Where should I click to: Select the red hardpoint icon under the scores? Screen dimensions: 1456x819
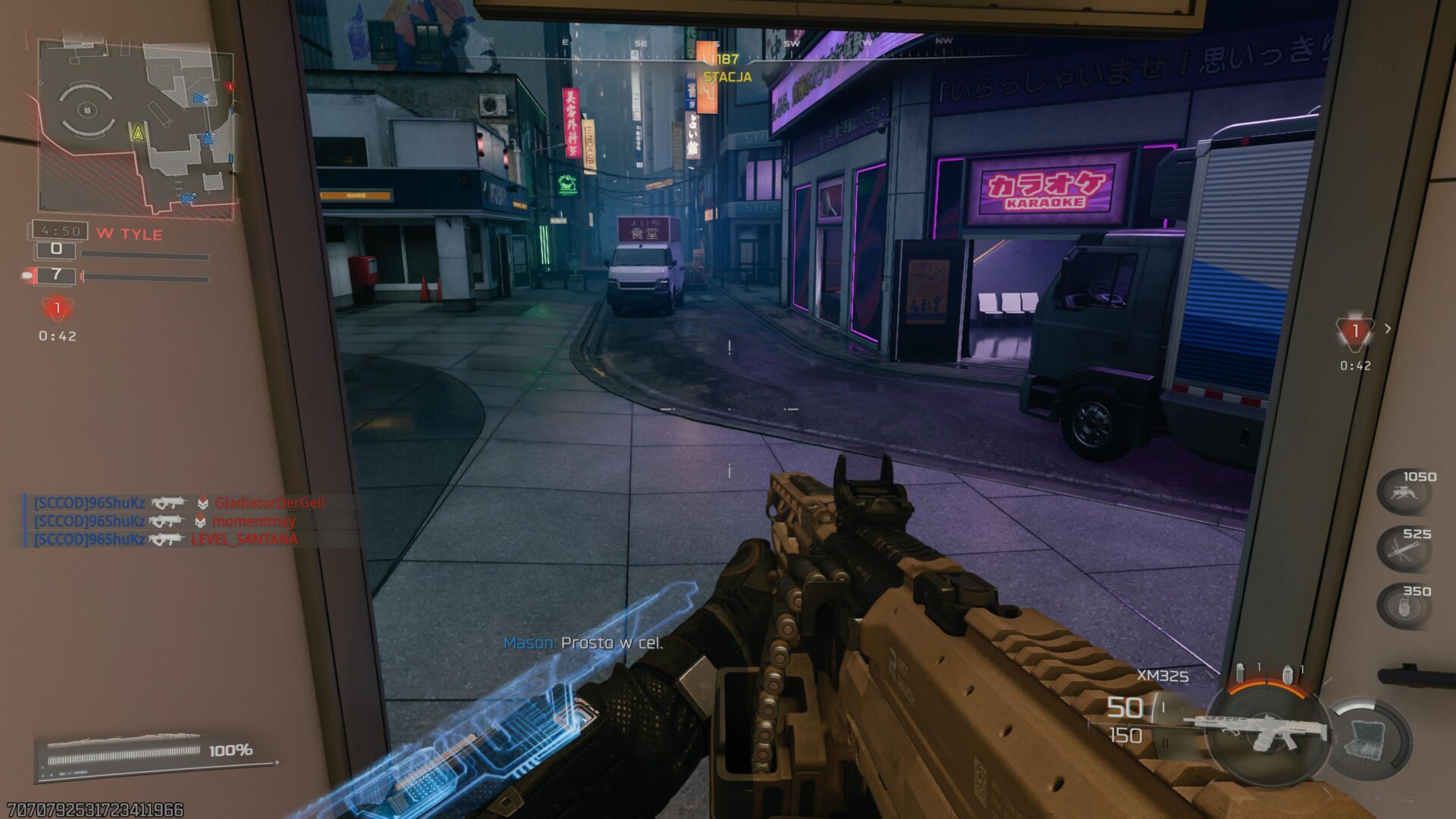click(57, 309)
